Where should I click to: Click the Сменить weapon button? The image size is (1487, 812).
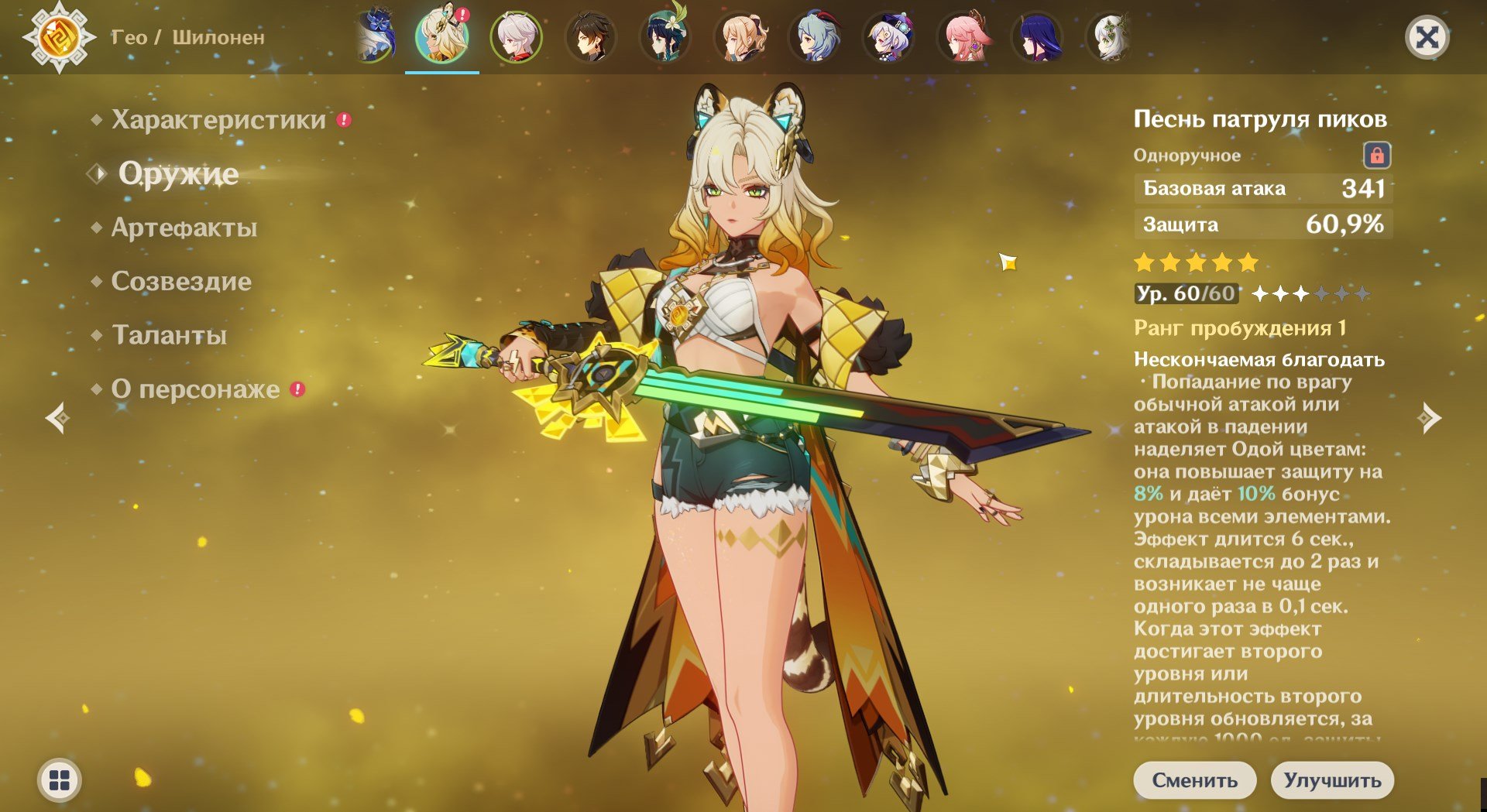[x=1194, y=779]
